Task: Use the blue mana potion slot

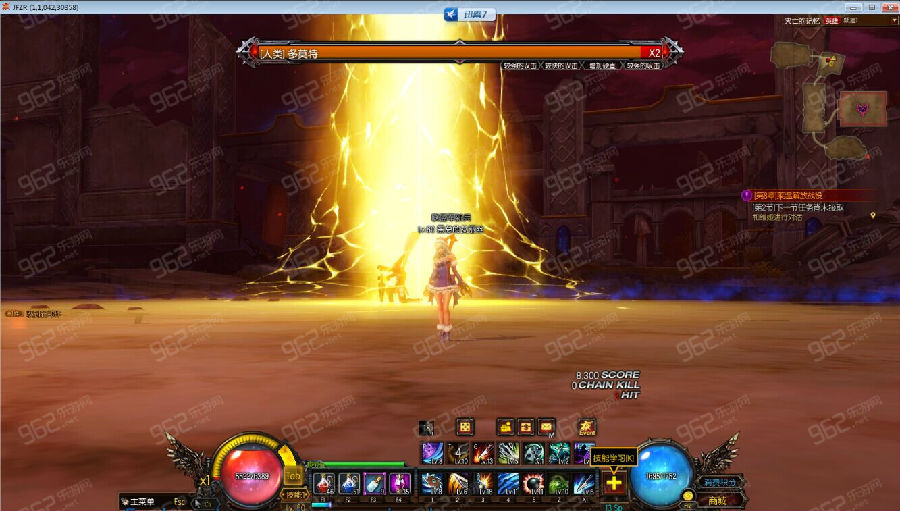Action: (350, 484)
